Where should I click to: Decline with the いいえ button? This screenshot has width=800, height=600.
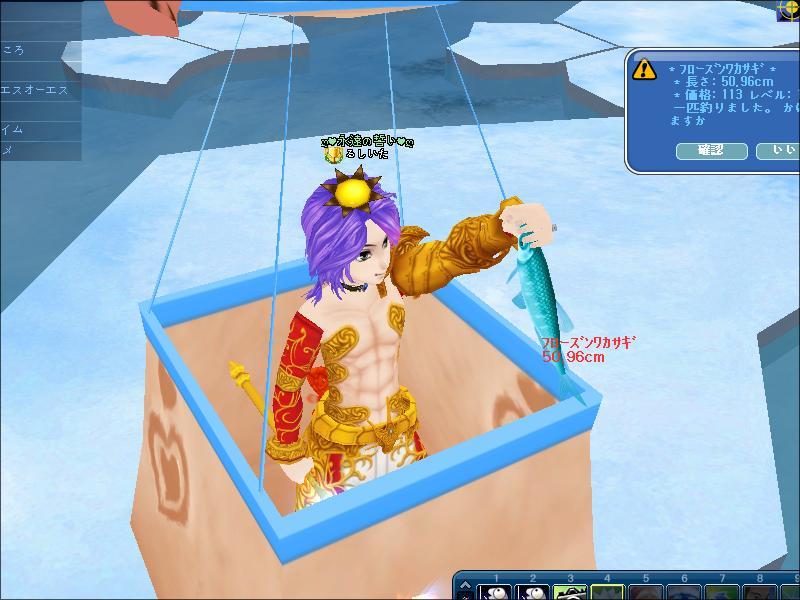[x=779, y=151]
